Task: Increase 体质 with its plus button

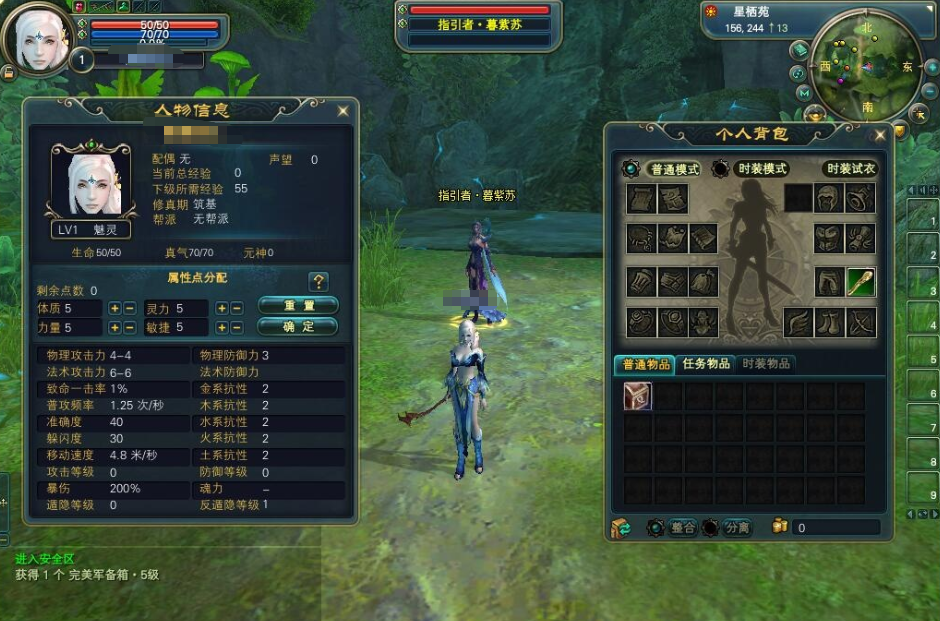Action: [x=115, y=309]
